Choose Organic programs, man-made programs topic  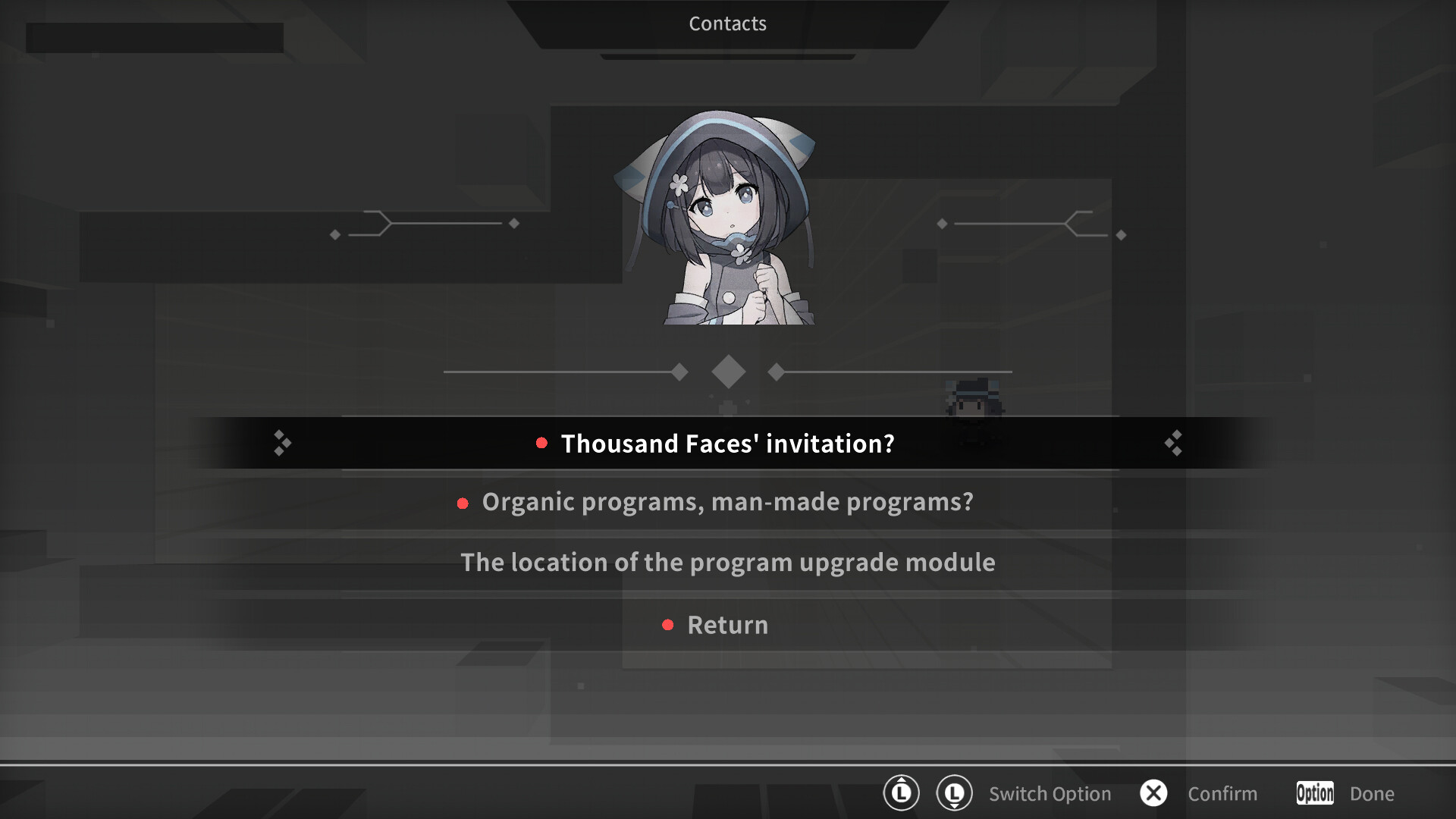tap(726, 502)
